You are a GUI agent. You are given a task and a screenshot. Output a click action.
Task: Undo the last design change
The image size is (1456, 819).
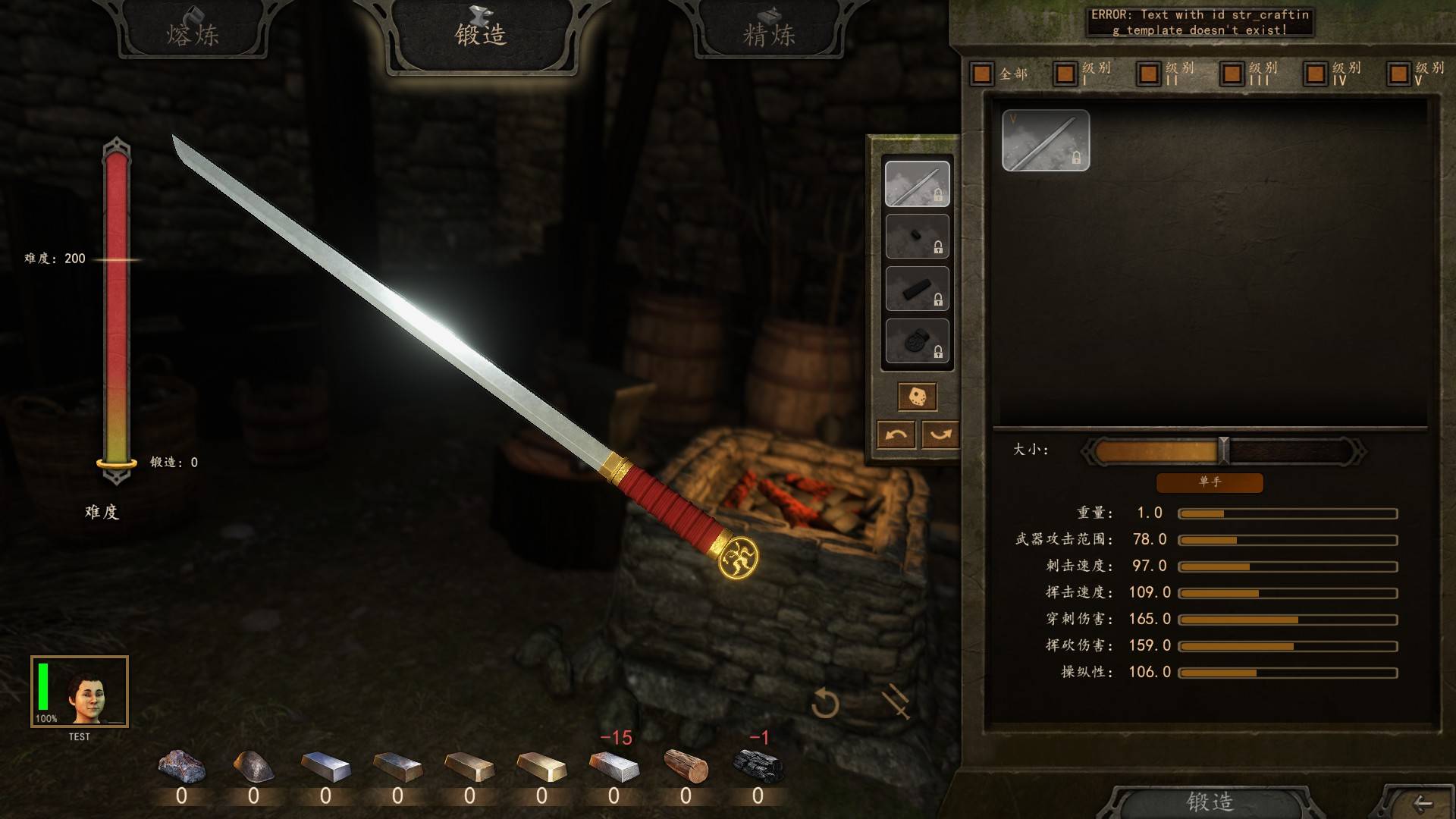tap(896, 435)
